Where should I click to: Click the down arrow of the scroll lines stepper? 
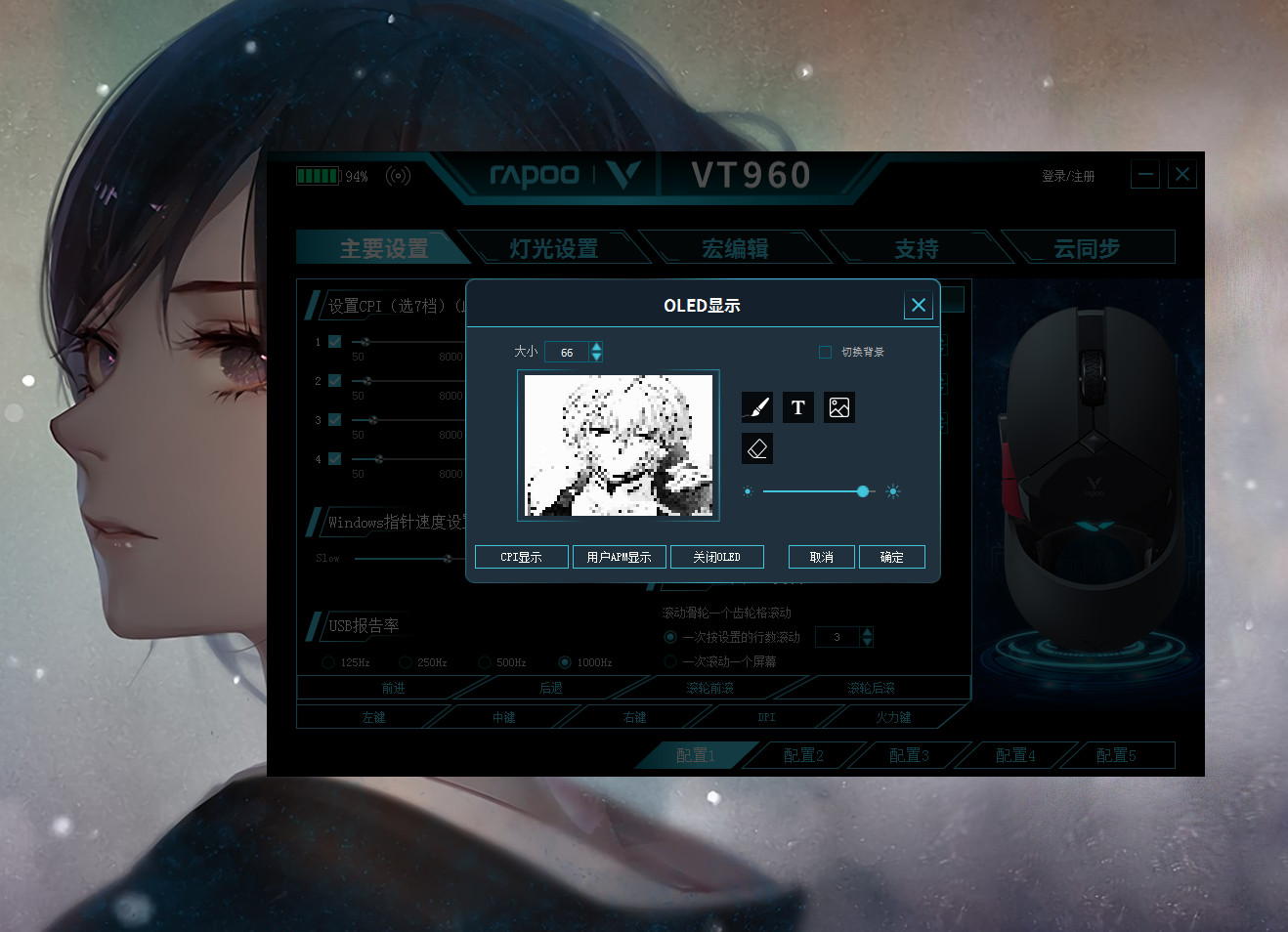867,642
